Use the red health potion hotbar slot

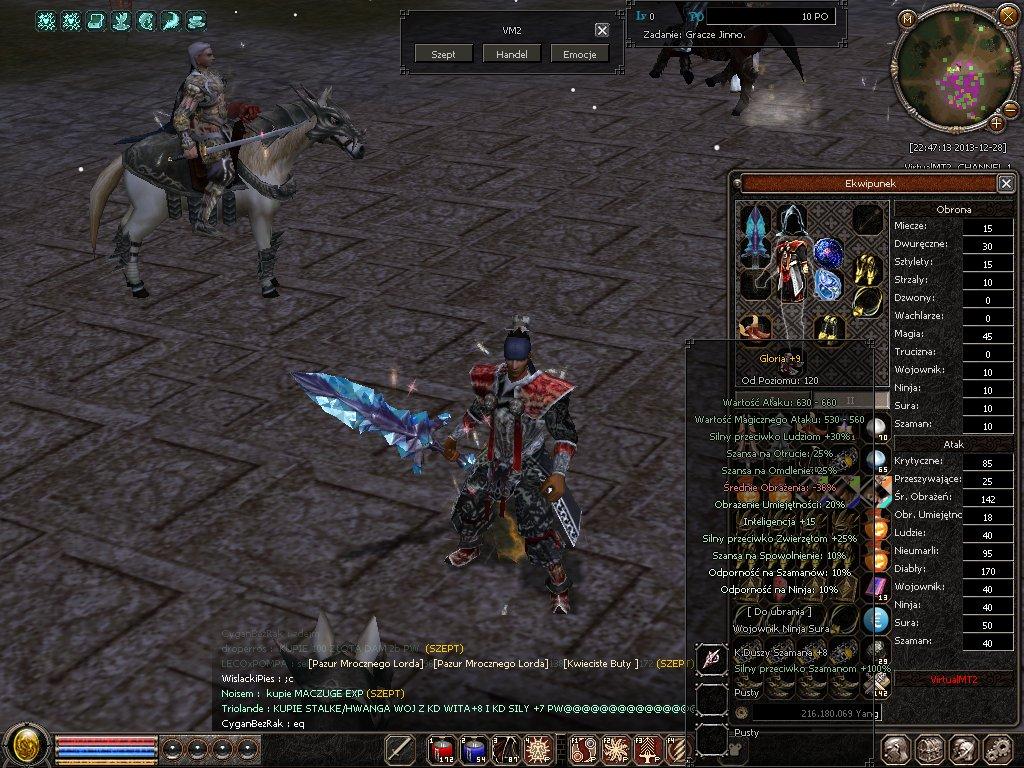[x=442, y=749]
